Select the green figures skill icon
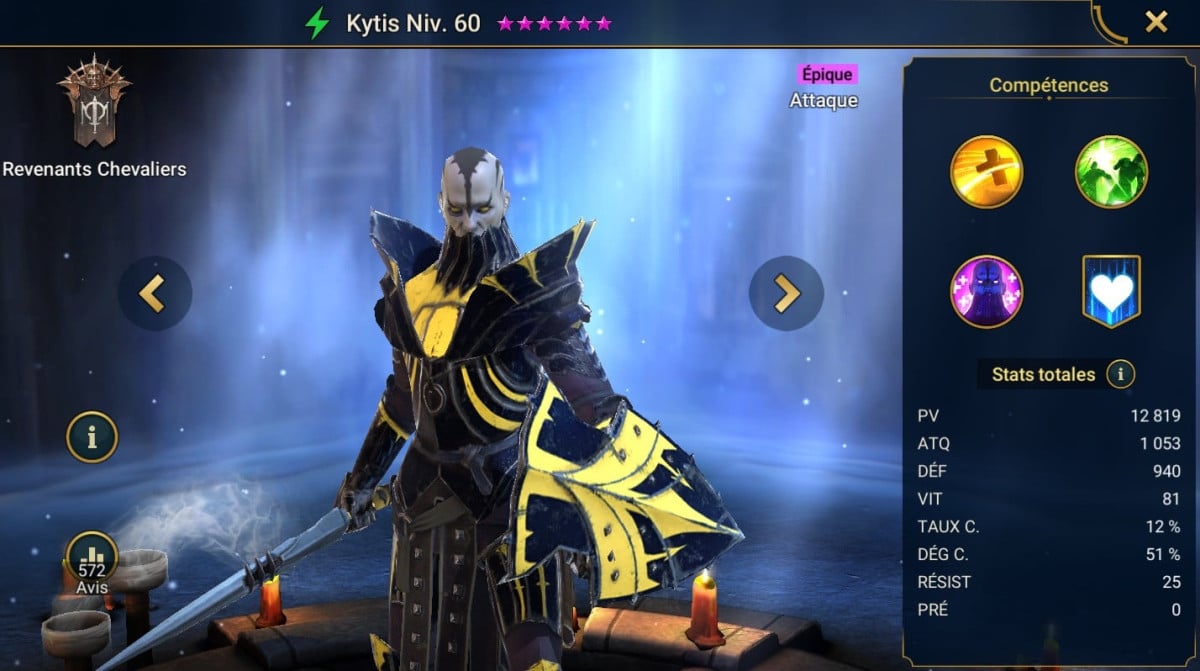Viewport: 1200px width, 671px height. coord(1111,172)
